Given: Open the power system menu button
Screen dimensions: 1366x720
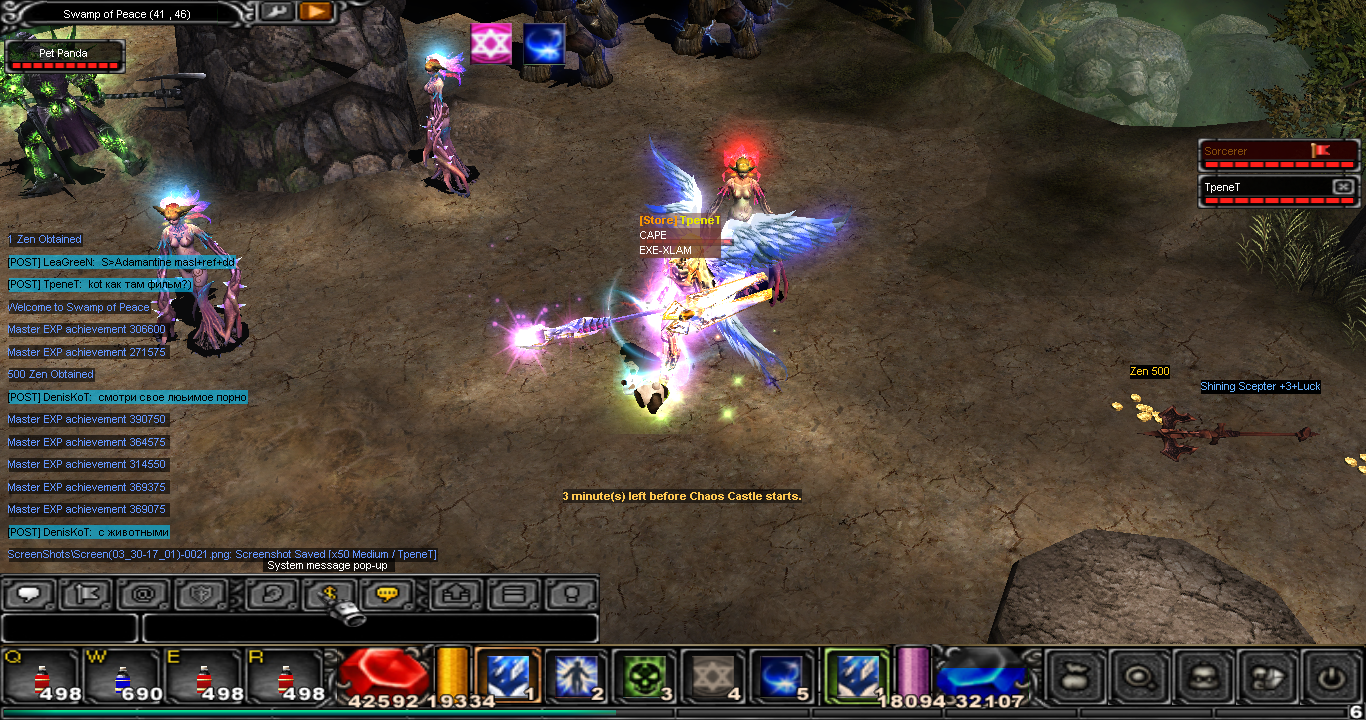Looking at the screenshot, I should click(x=1330, y=677).
